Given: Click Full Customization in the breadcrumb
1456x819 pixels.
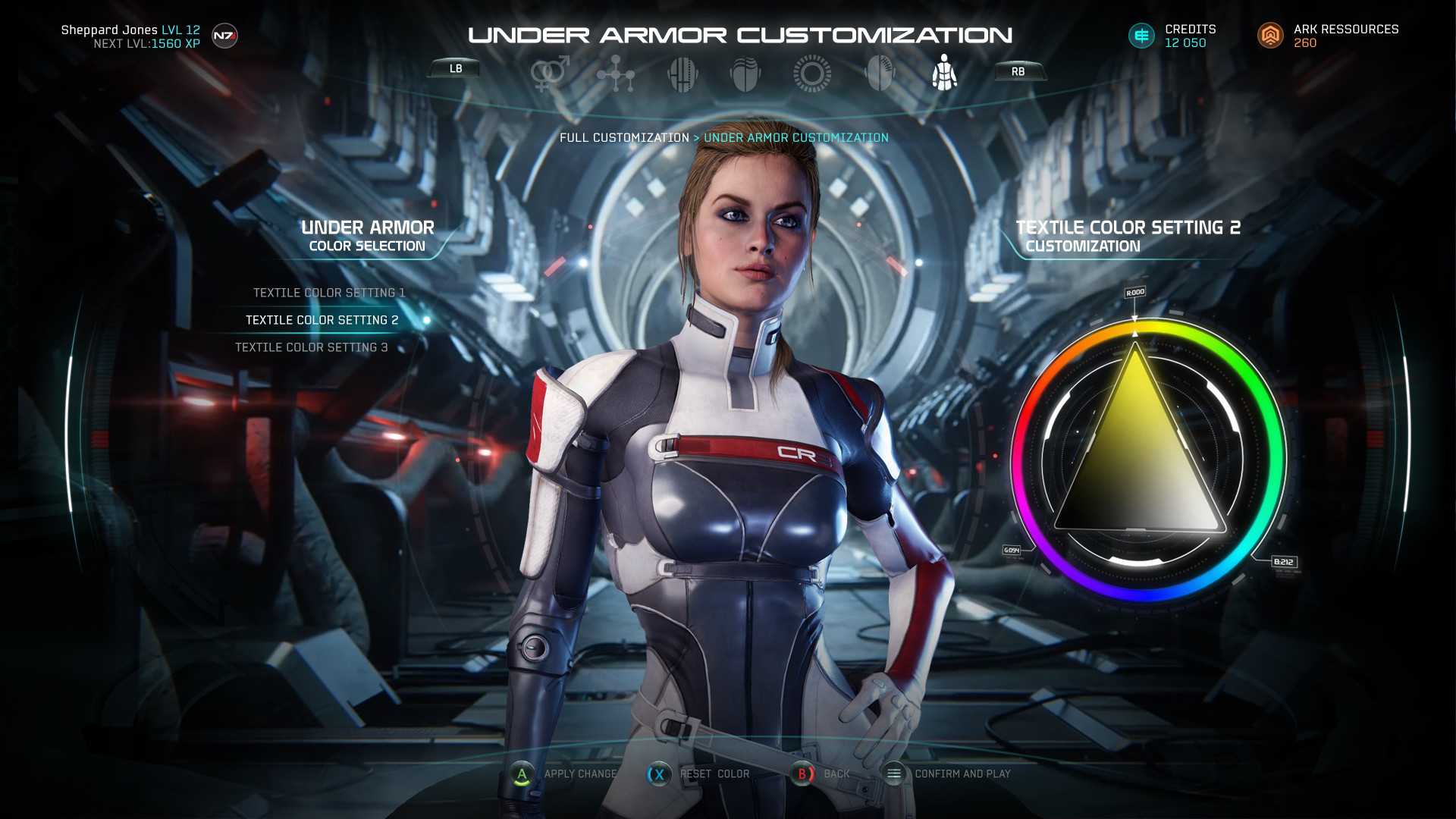Looking at the screenshot, I should point(623,137).
